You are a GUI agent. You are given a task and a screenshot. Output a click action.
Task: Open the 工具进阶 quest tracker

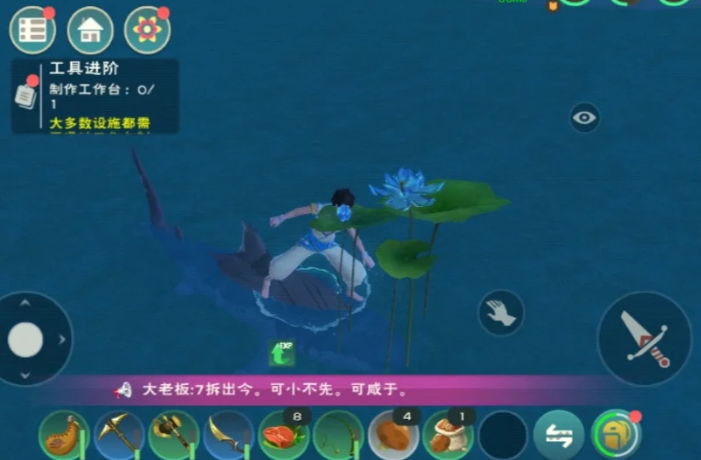[x=95, y=96]
